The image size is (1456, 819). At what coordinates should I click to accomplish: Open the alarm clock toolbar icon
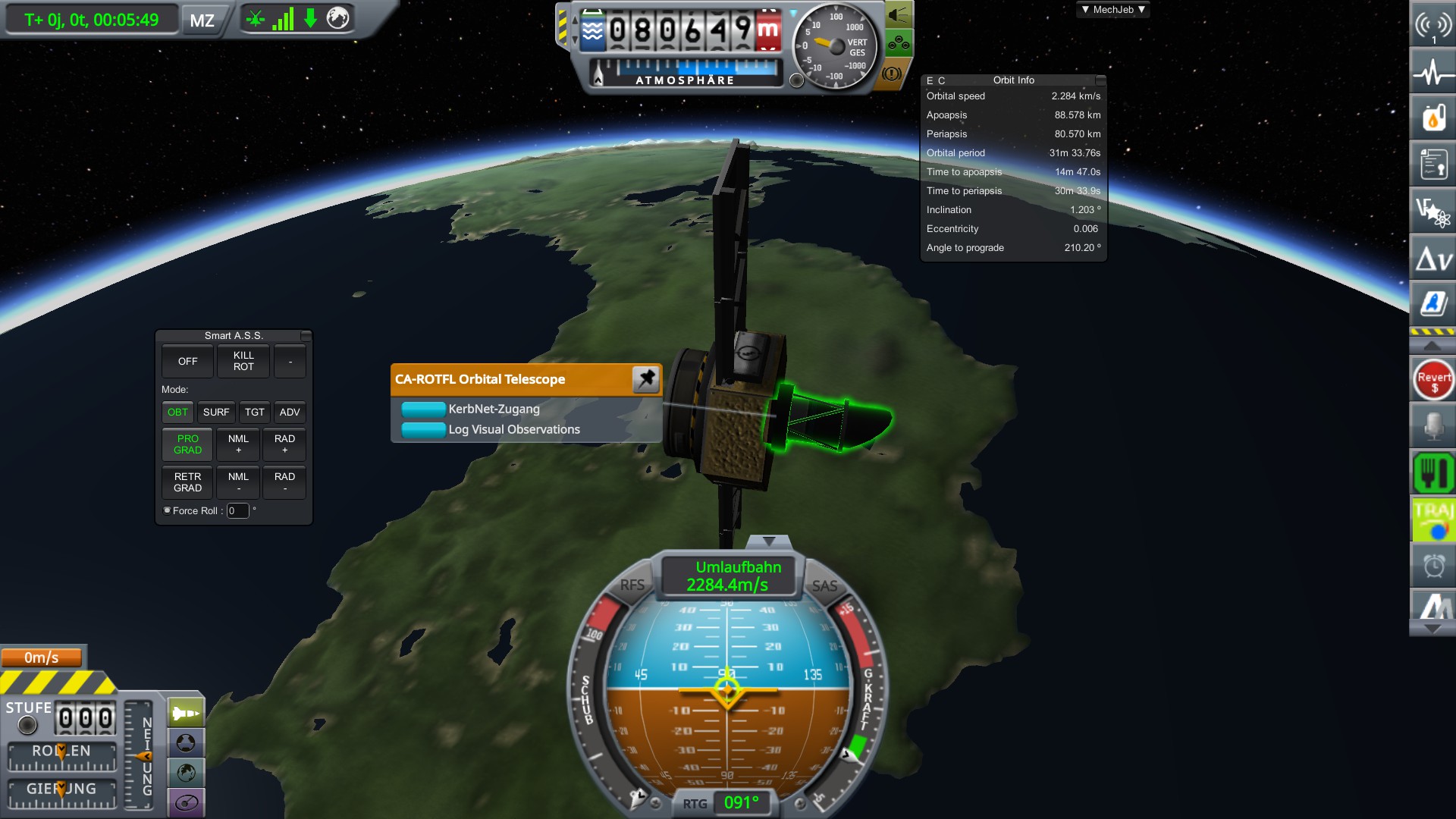point(1433,566)
